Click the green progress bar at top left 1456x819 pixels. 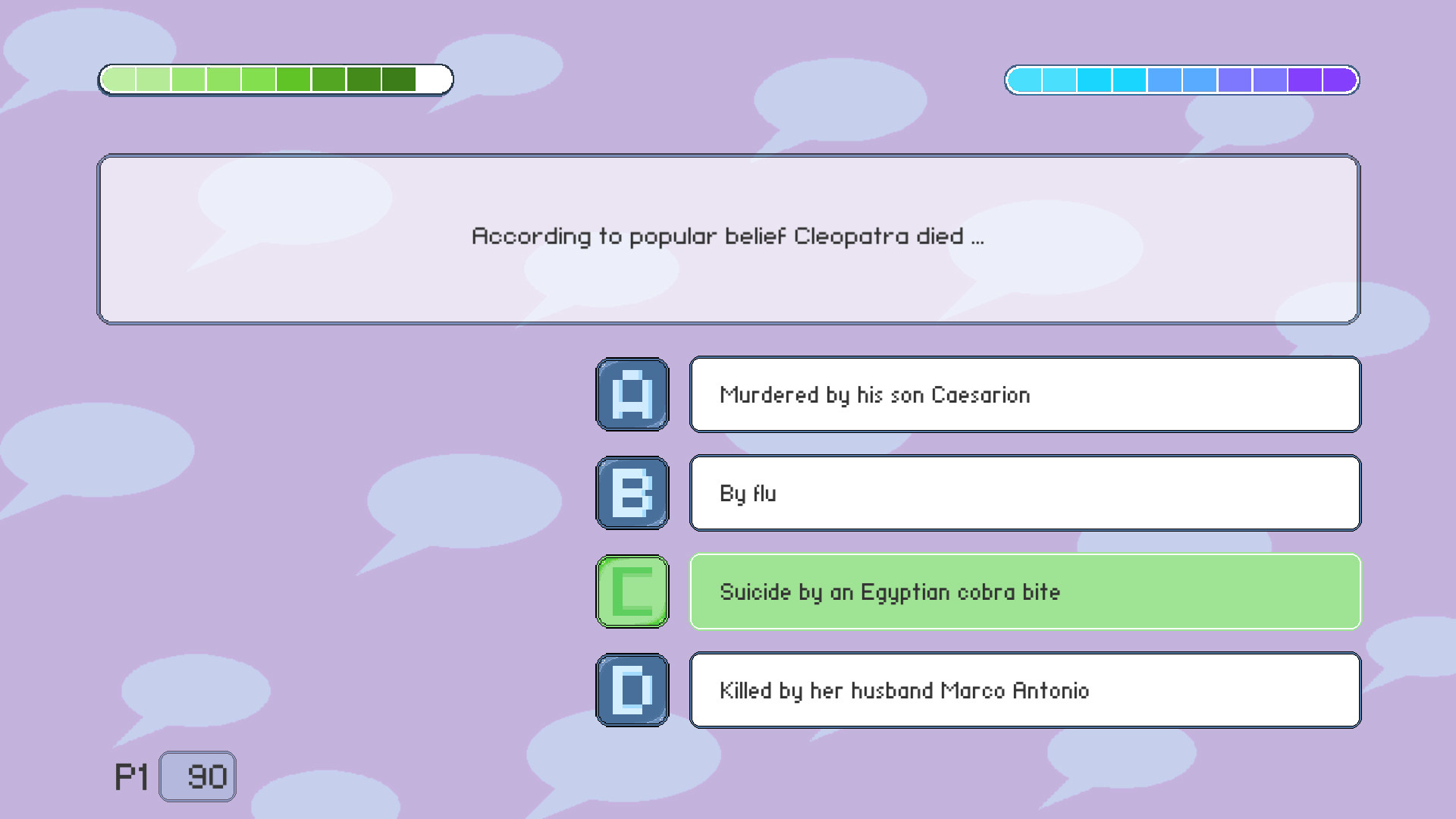point(273,79)
